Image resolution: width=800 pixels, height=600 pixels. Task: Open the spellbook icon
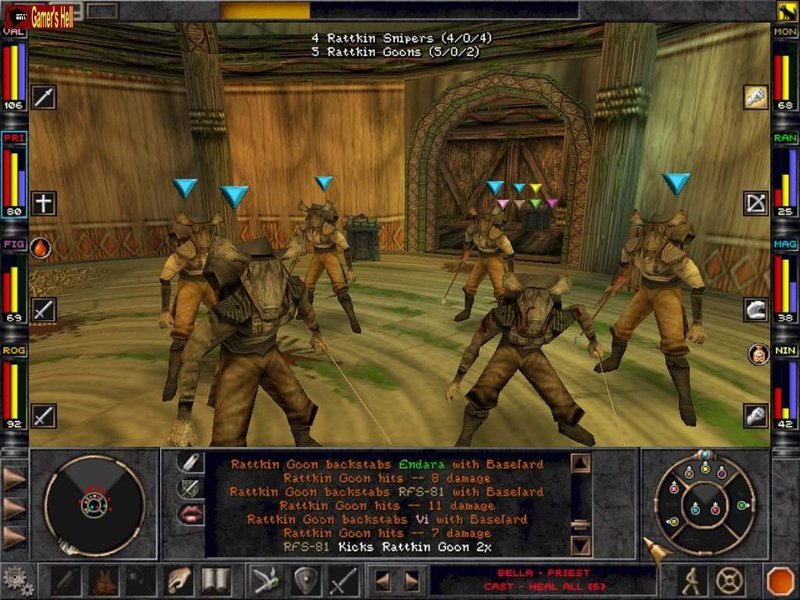[215, 580]
